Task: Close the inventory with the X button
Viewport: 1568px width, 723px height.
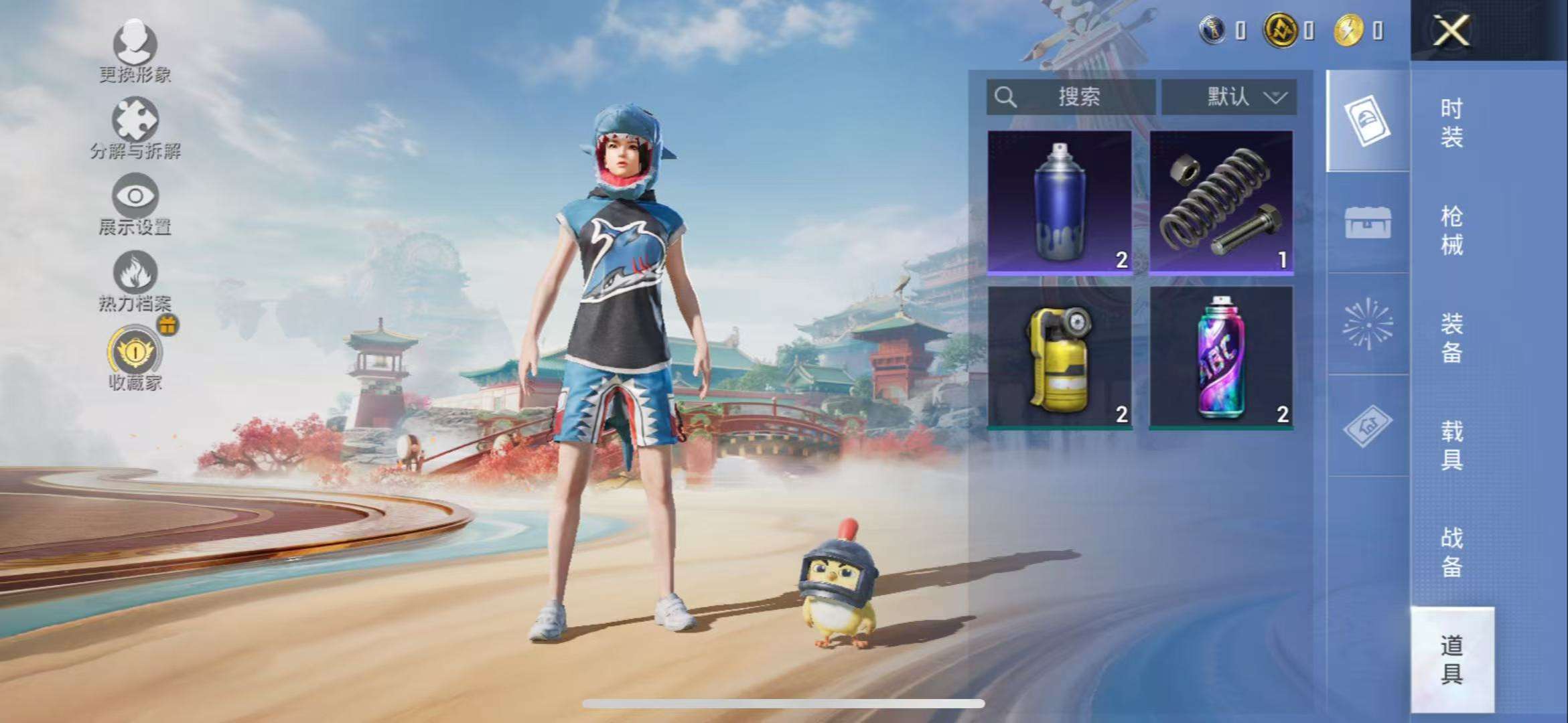Action: pyautogui.click(x=1451, y=30)
